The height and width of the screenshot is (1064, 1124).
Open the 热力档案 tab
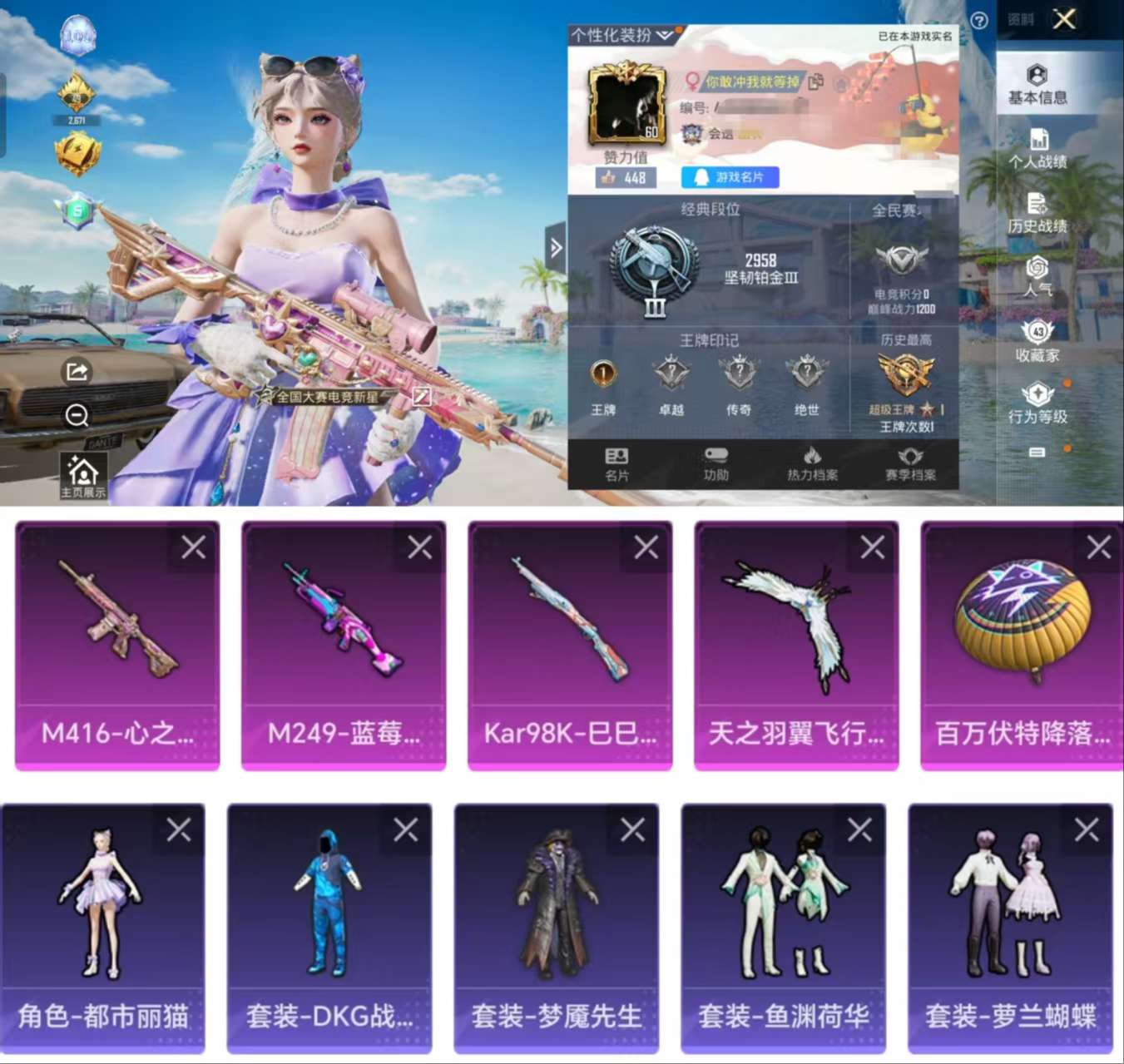[810, 463]
